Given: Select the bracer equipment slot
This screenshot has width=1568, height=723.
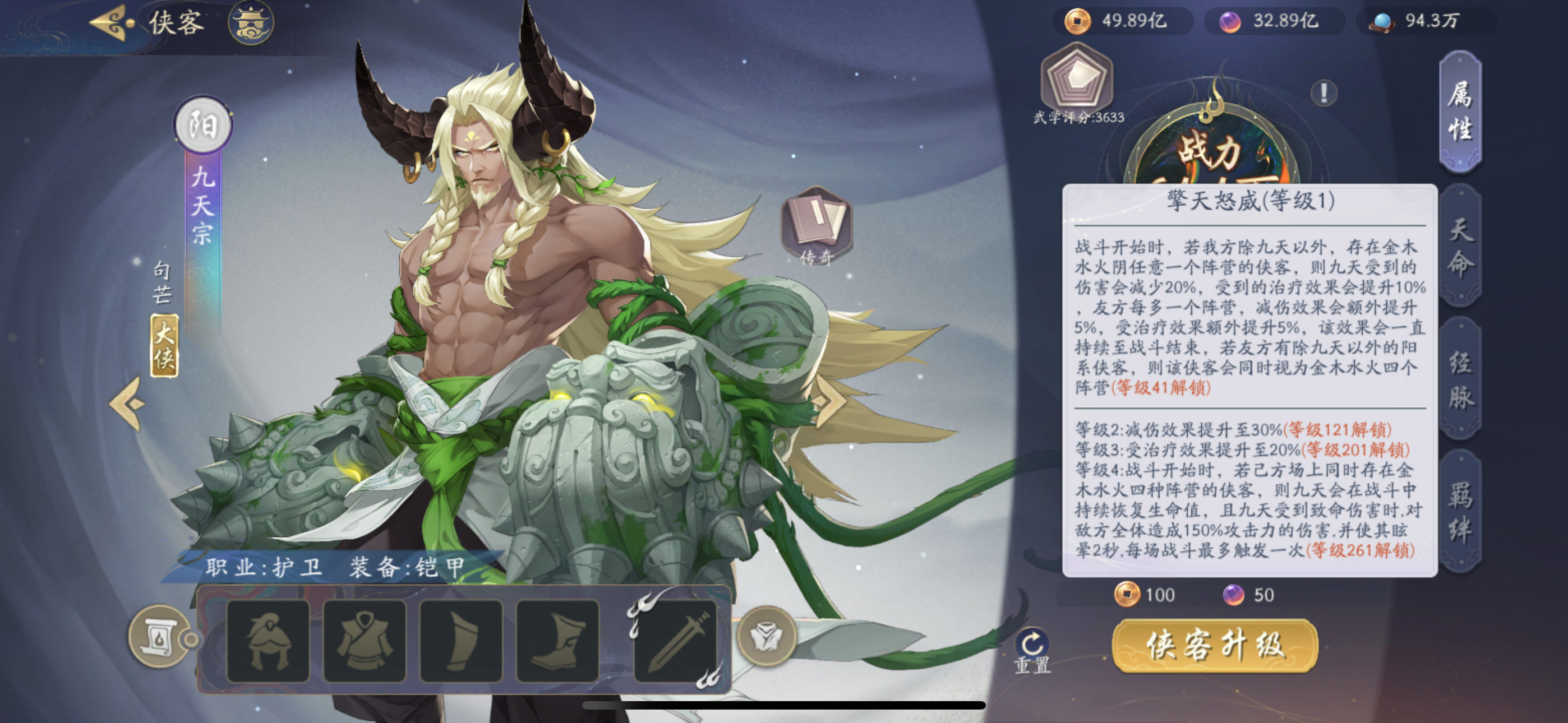Looking at the screenshot, I should click(x=461, y=641).
